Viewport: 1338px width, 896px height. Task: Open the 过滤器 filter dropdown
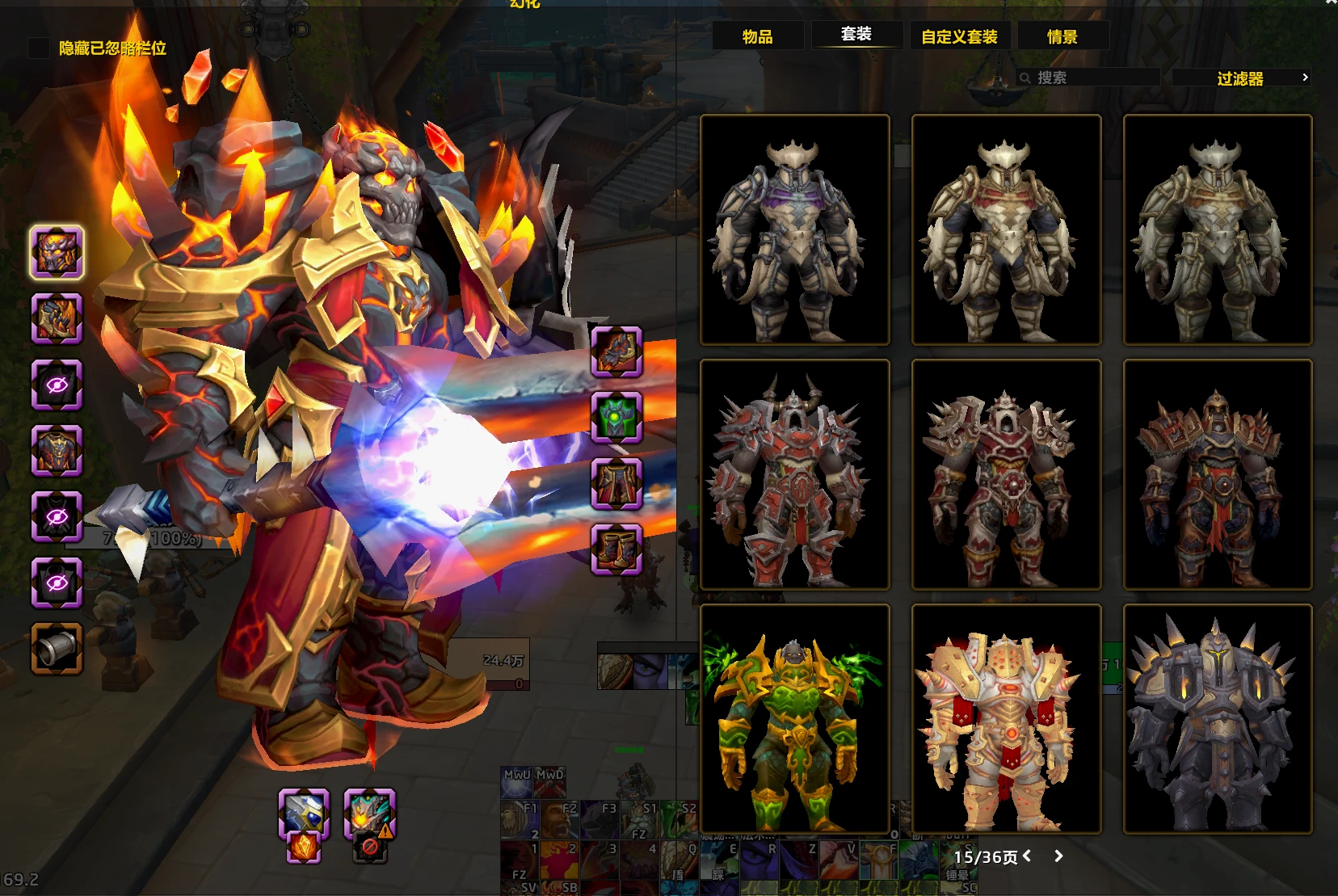tap(1241, 78)
